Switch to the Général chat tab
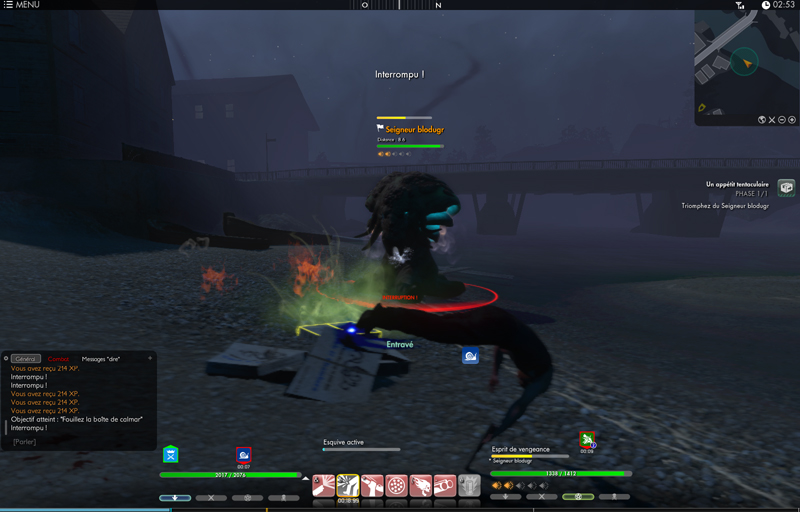This screenshot has width=800, height=512. [26, 359]
